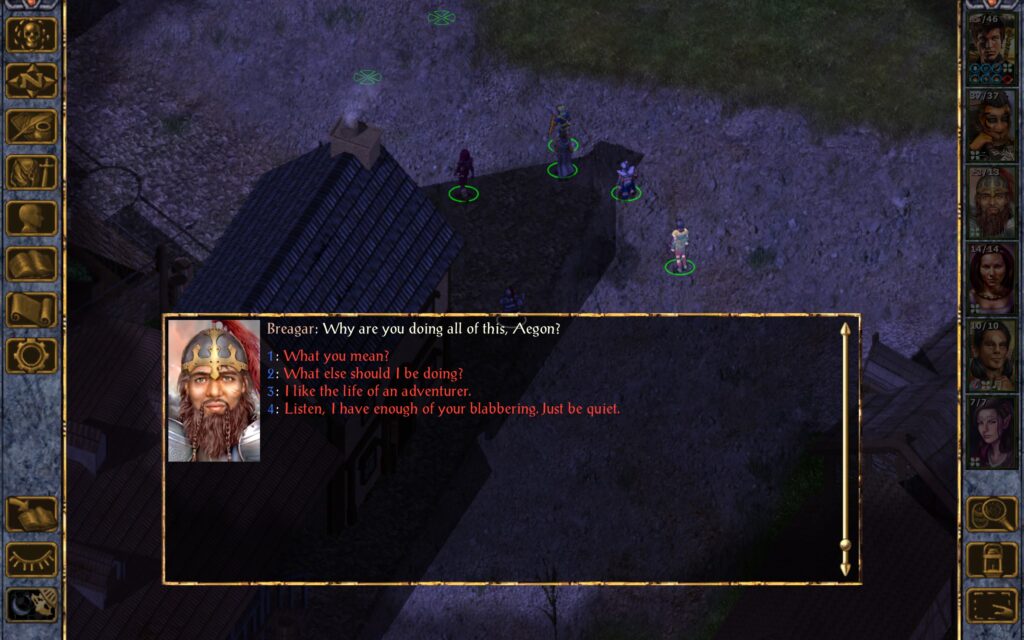Image resolution: width=1024 pixels, height=640 pixels.
Task: Open the character record with the head icon
Action: click(x=32, y=219)
